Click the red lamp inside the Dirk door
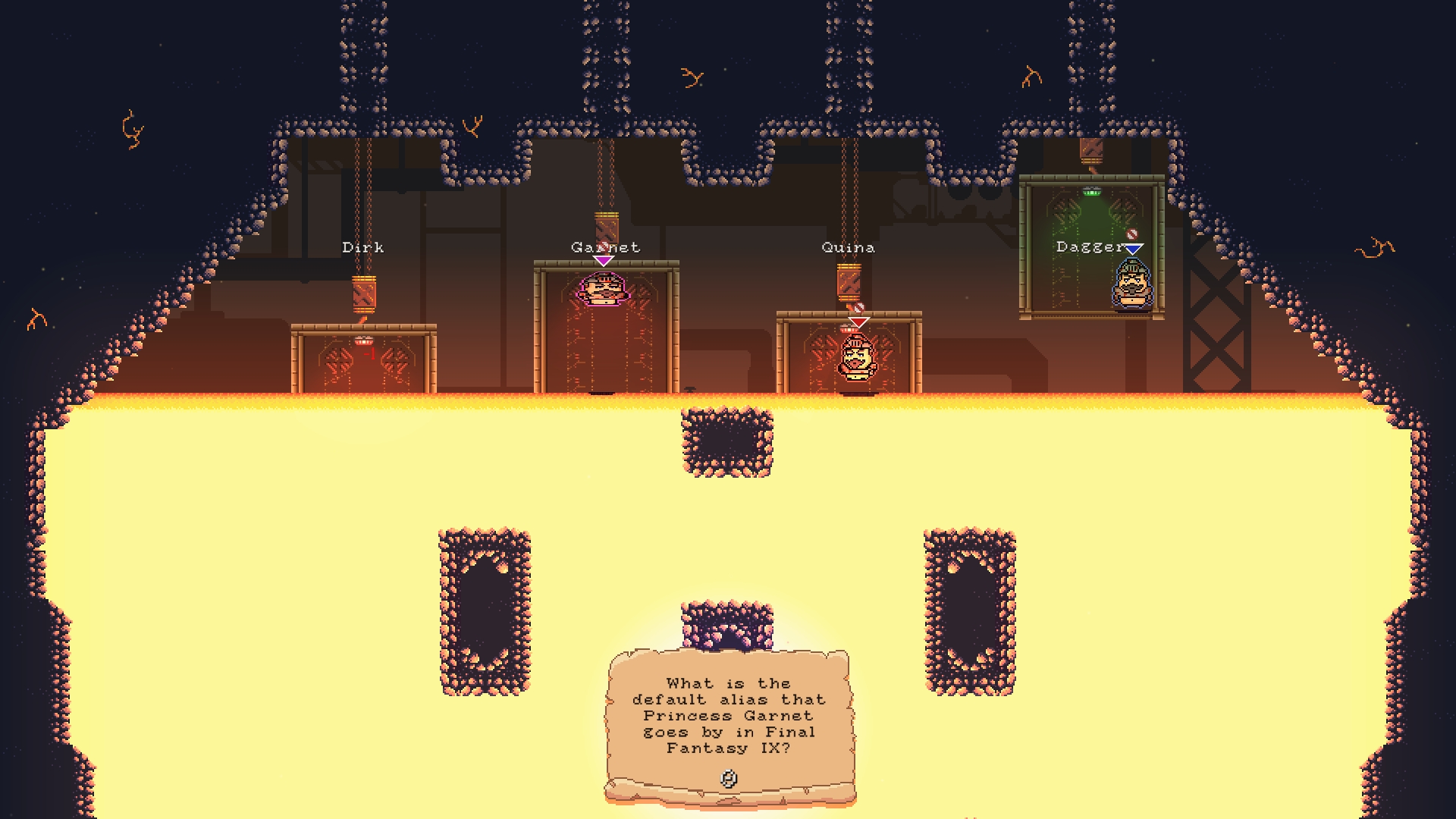1456x819 pixels. click(x=364, y=340)
